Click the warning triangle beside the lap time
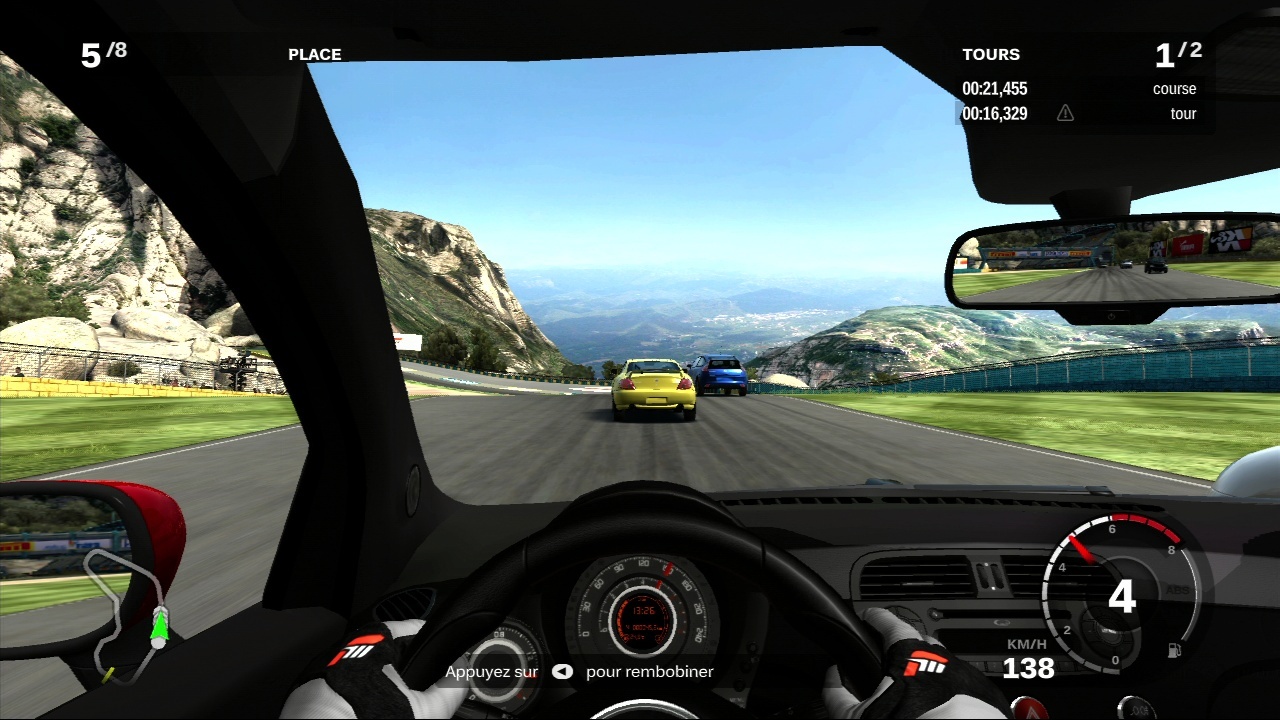Viewport: 1280px width, 720px height. (x=1065, y=113)
